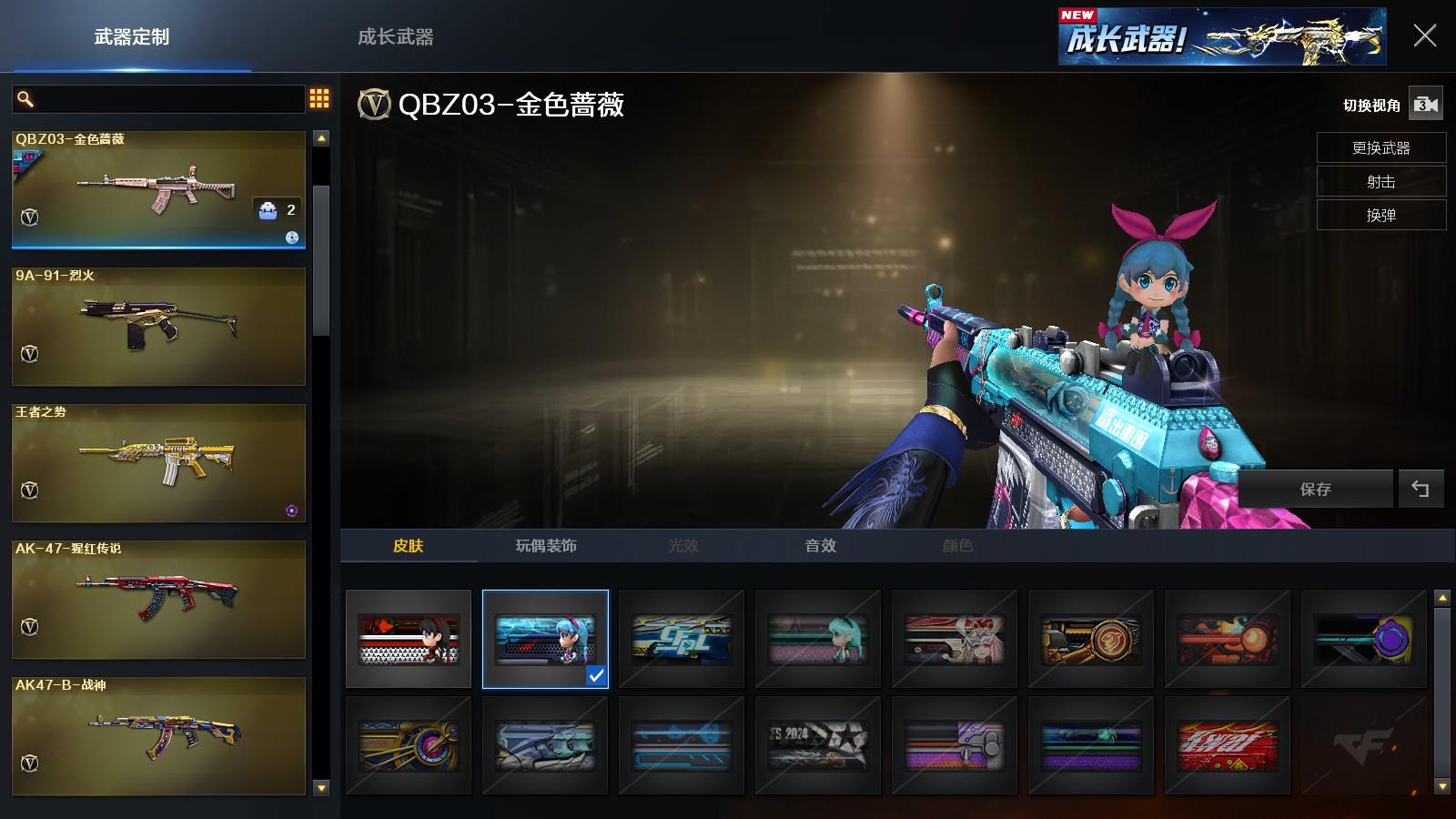Screen dimensions: 1456x819
Task: Switch to the 成长武器 tab
Action: coord(395,37)
